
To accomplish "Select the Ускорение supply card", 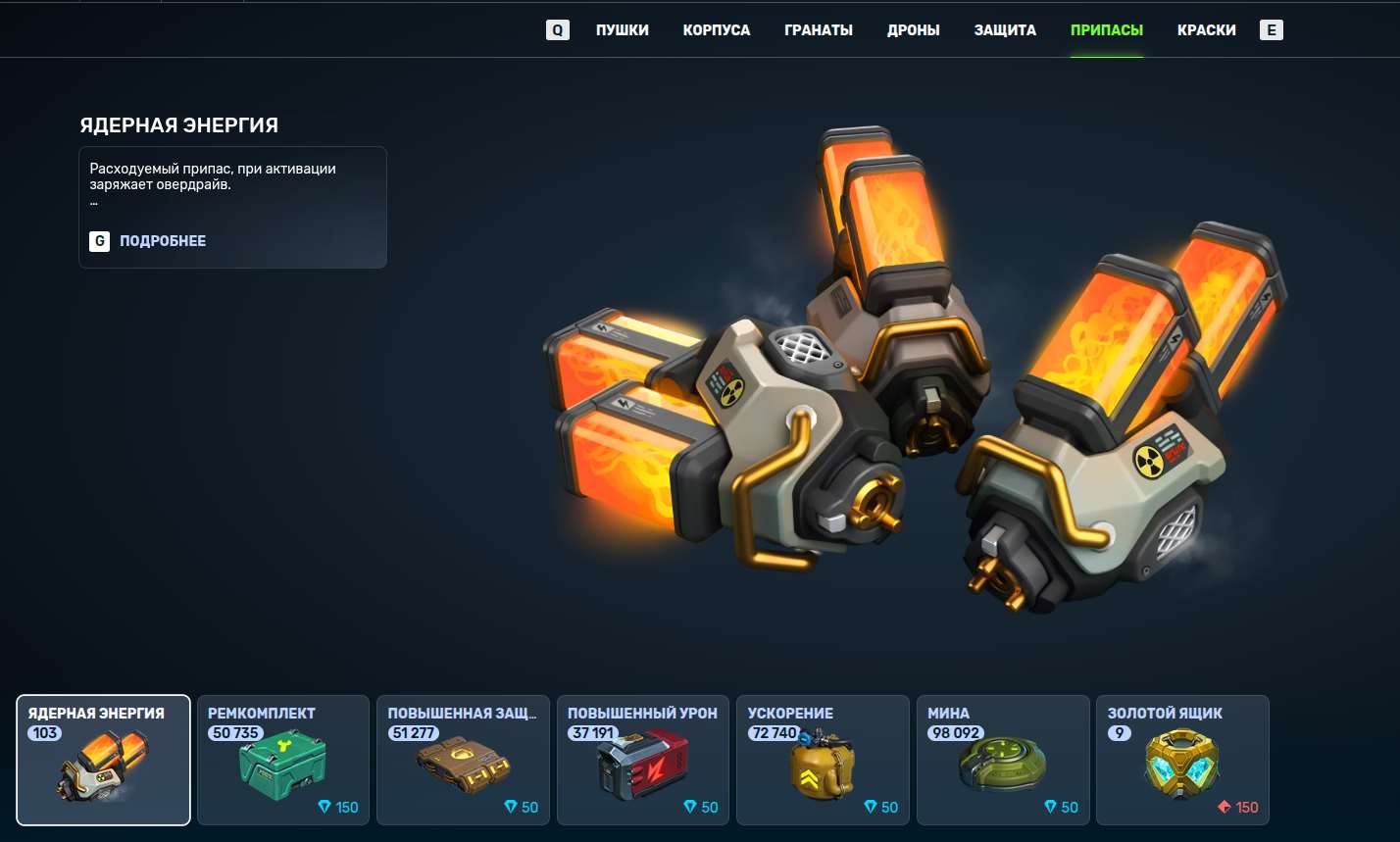I will (822, 760).
